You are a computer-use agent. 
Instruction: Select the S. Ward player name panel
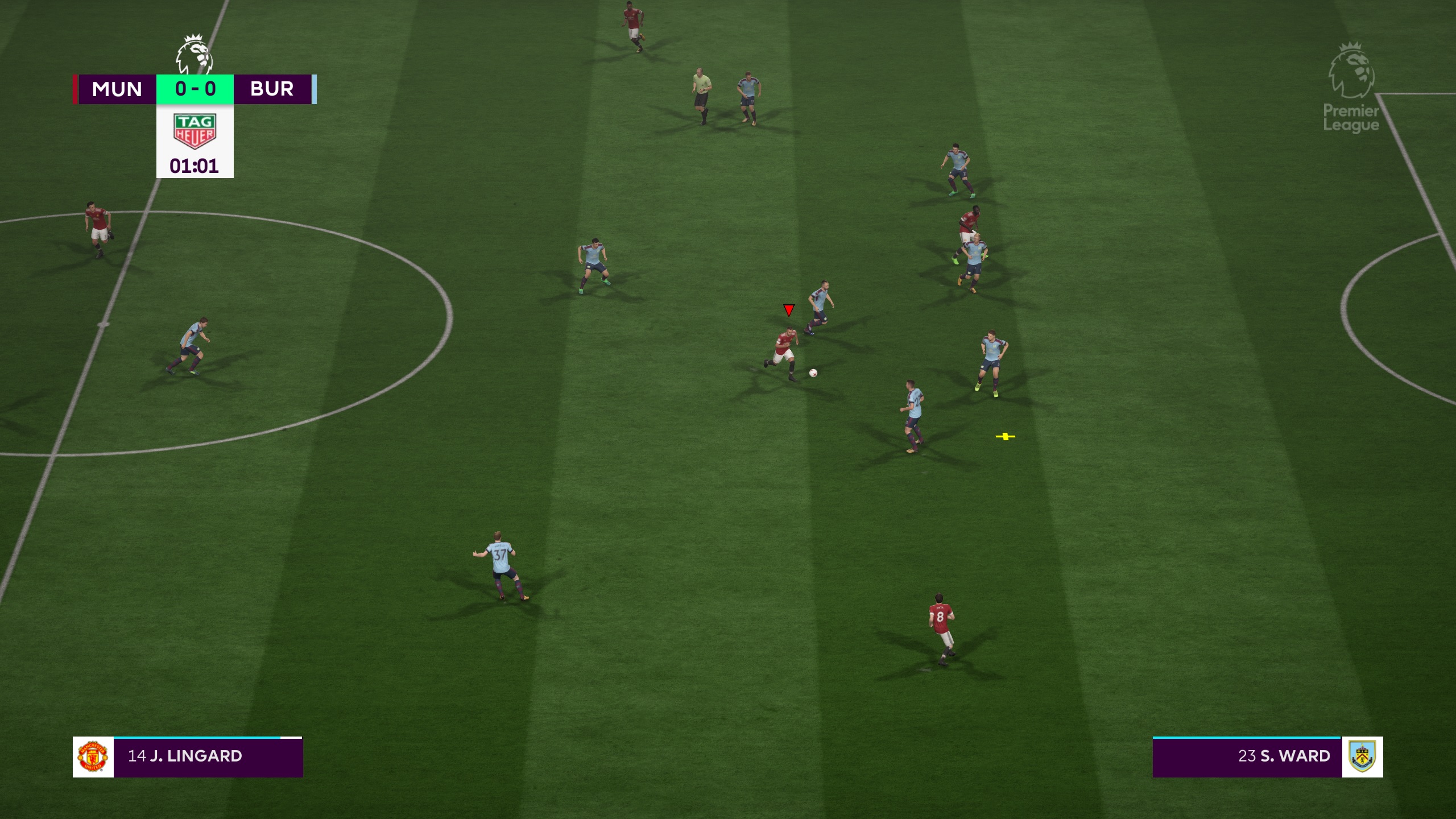[1247, 756]
